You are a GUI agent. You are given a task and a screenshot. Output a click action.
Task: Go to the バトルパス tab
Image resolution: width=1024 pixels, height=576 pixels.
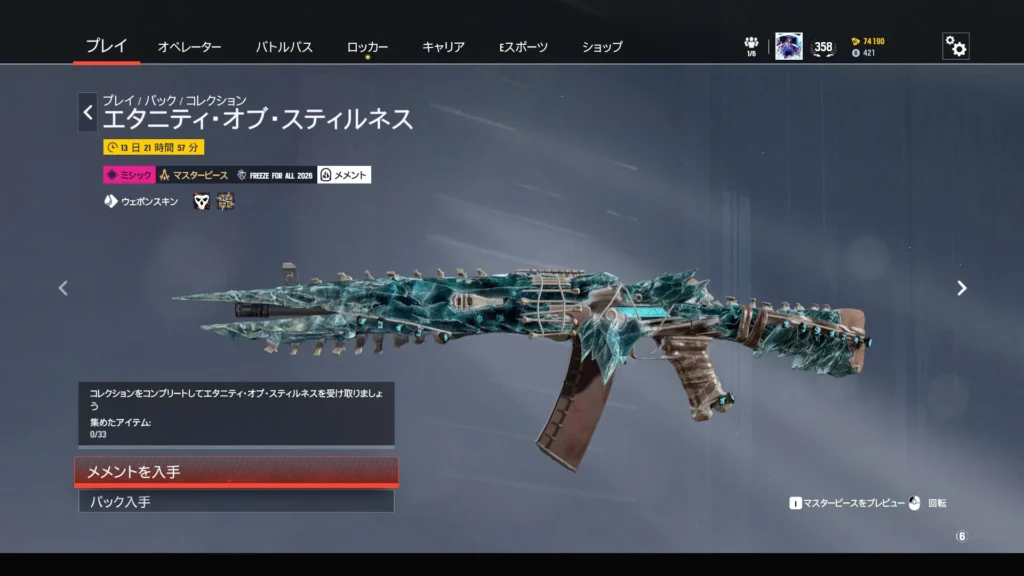(284, 46)
